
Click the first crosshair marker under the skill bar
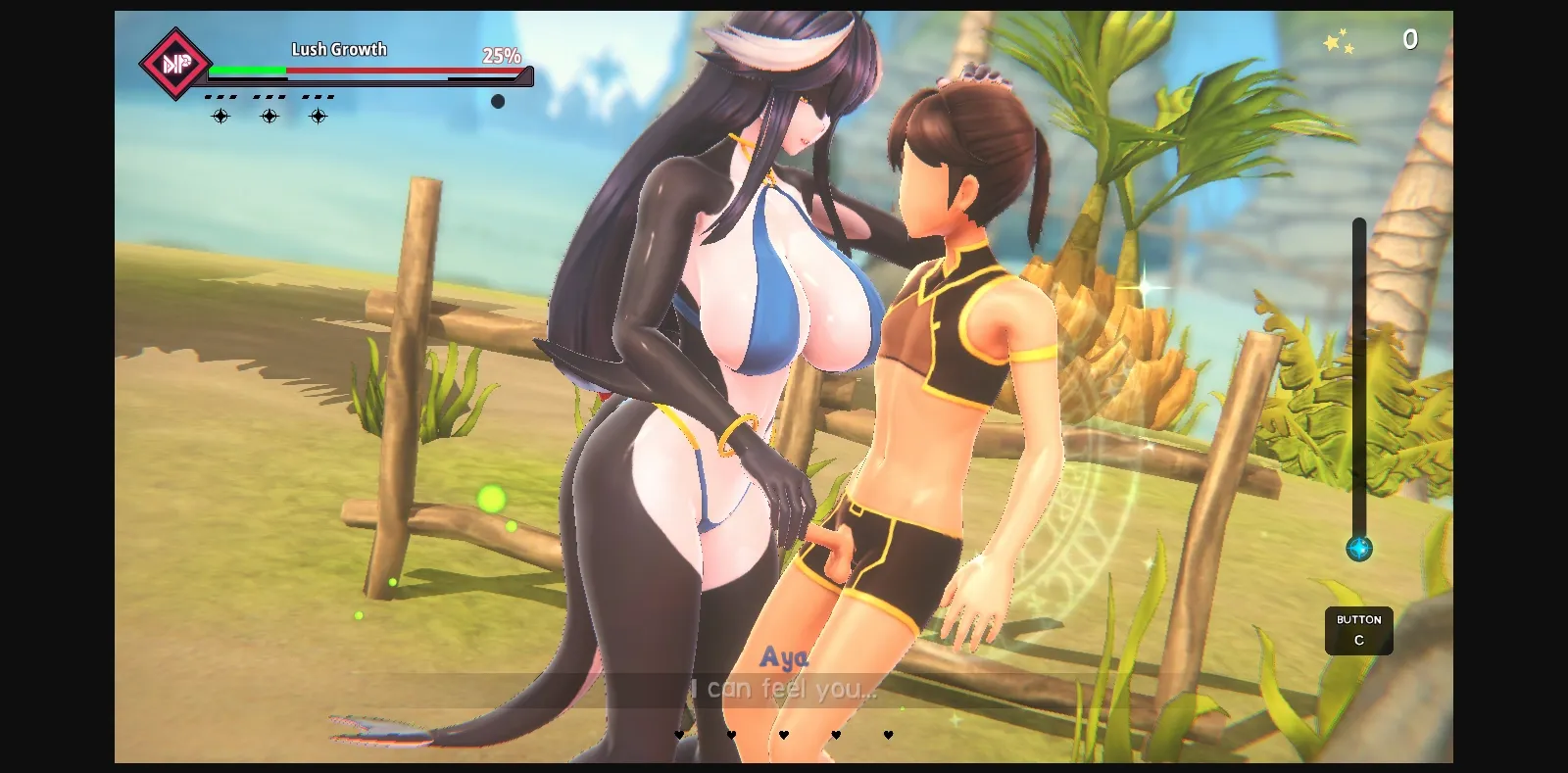click(220, 116)
